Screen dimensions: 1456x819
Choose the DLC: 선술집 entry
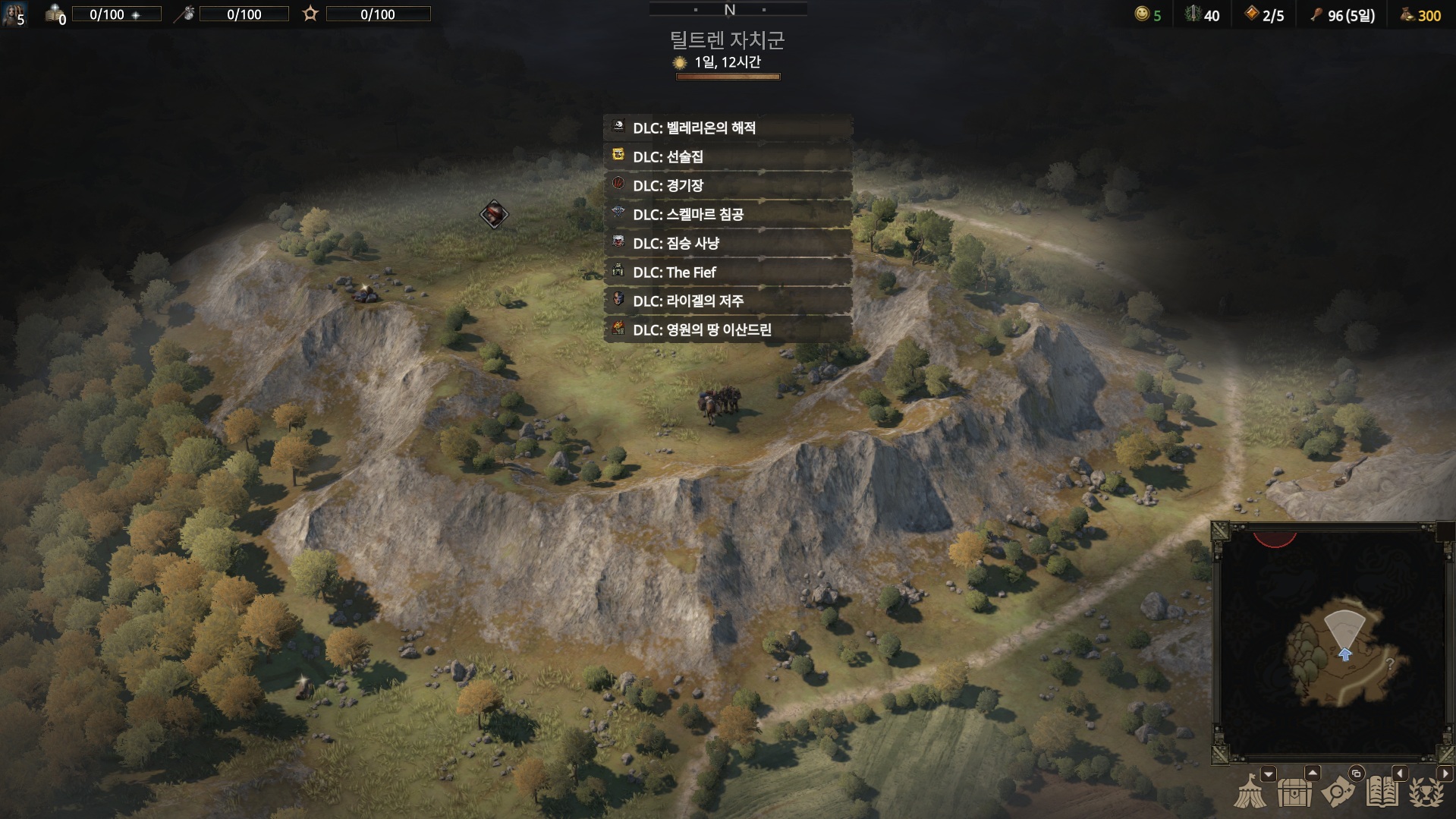coord(727,157)
